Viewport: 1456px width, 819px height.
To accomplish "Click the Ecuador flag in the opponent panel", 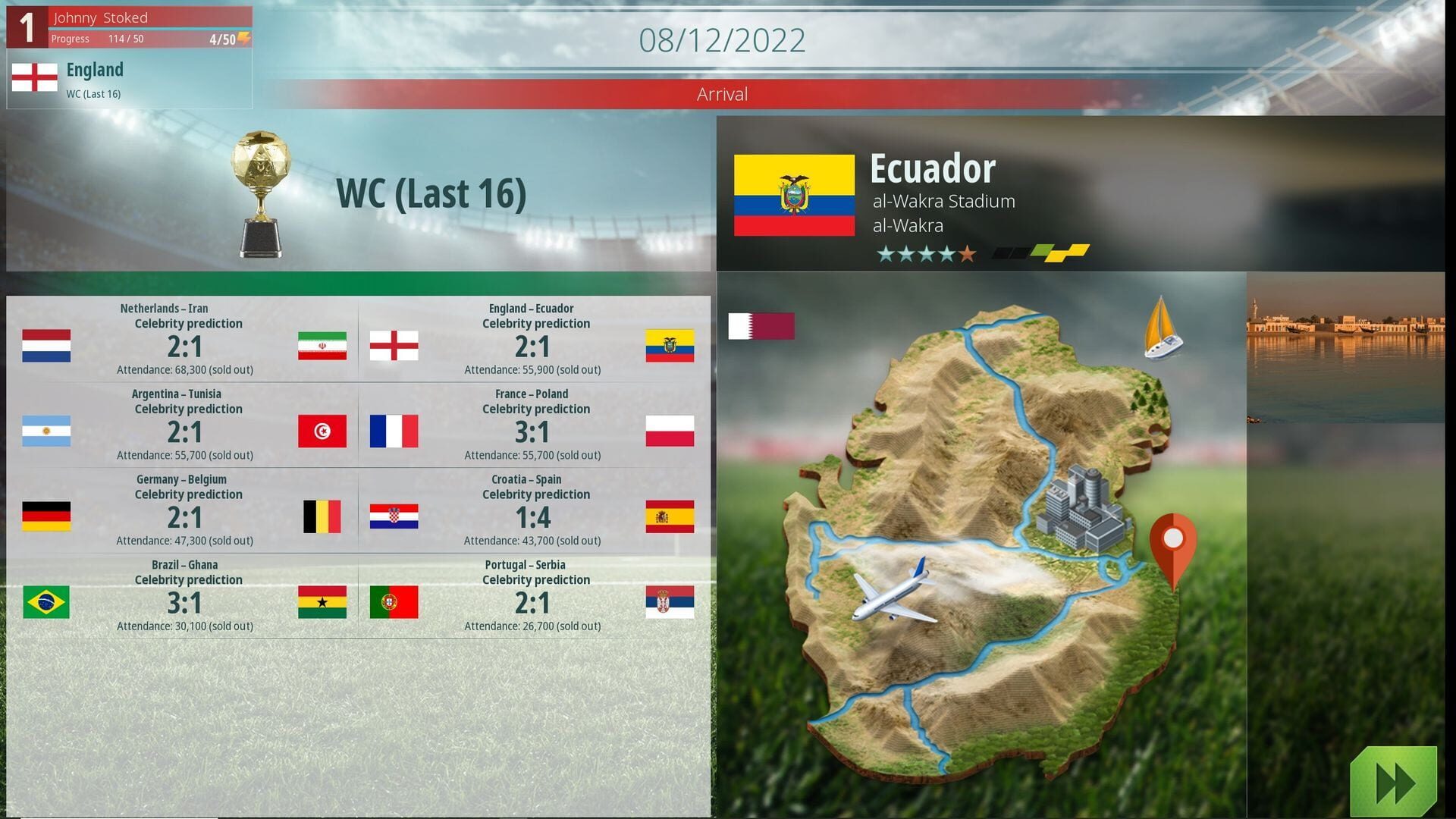I will tap(793, 193).
